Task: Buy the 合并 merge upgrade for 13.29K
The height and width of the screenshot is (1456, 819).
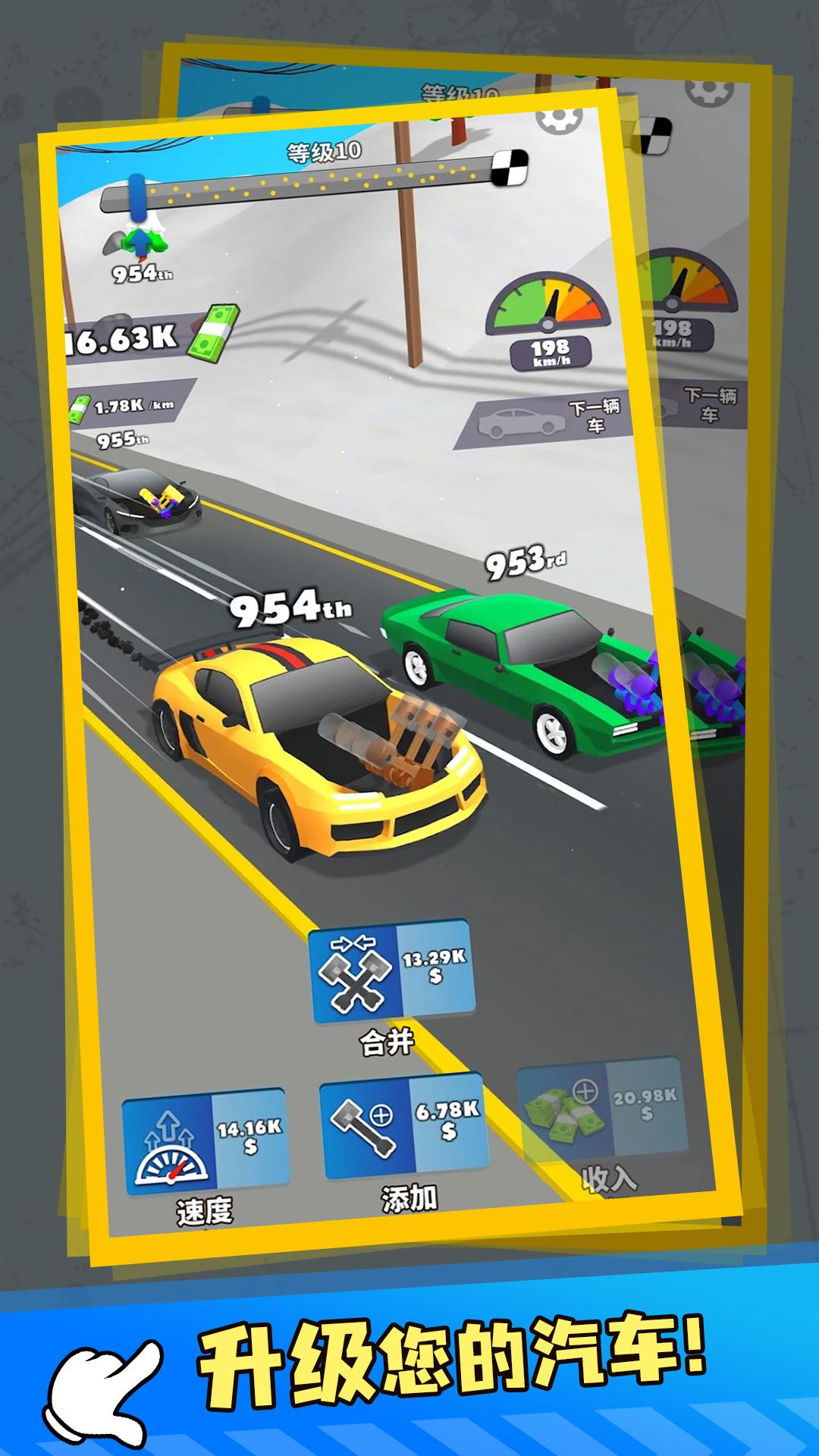Action: [391, 971]
